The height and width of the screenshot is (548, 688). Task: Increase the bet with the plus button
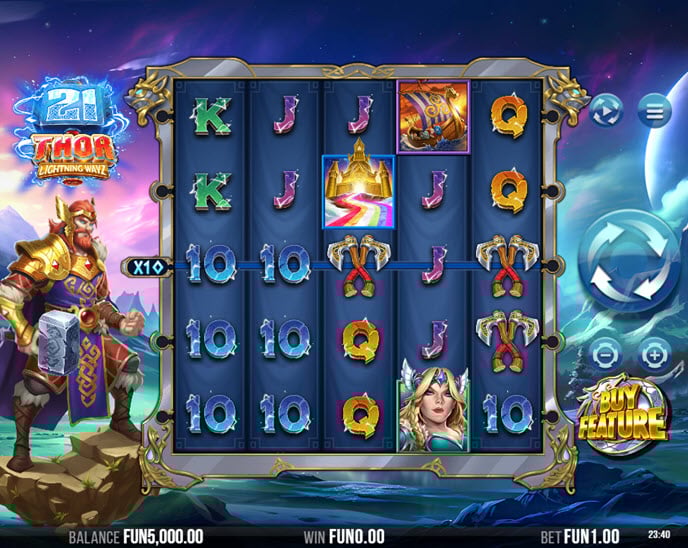click(654, 354)
